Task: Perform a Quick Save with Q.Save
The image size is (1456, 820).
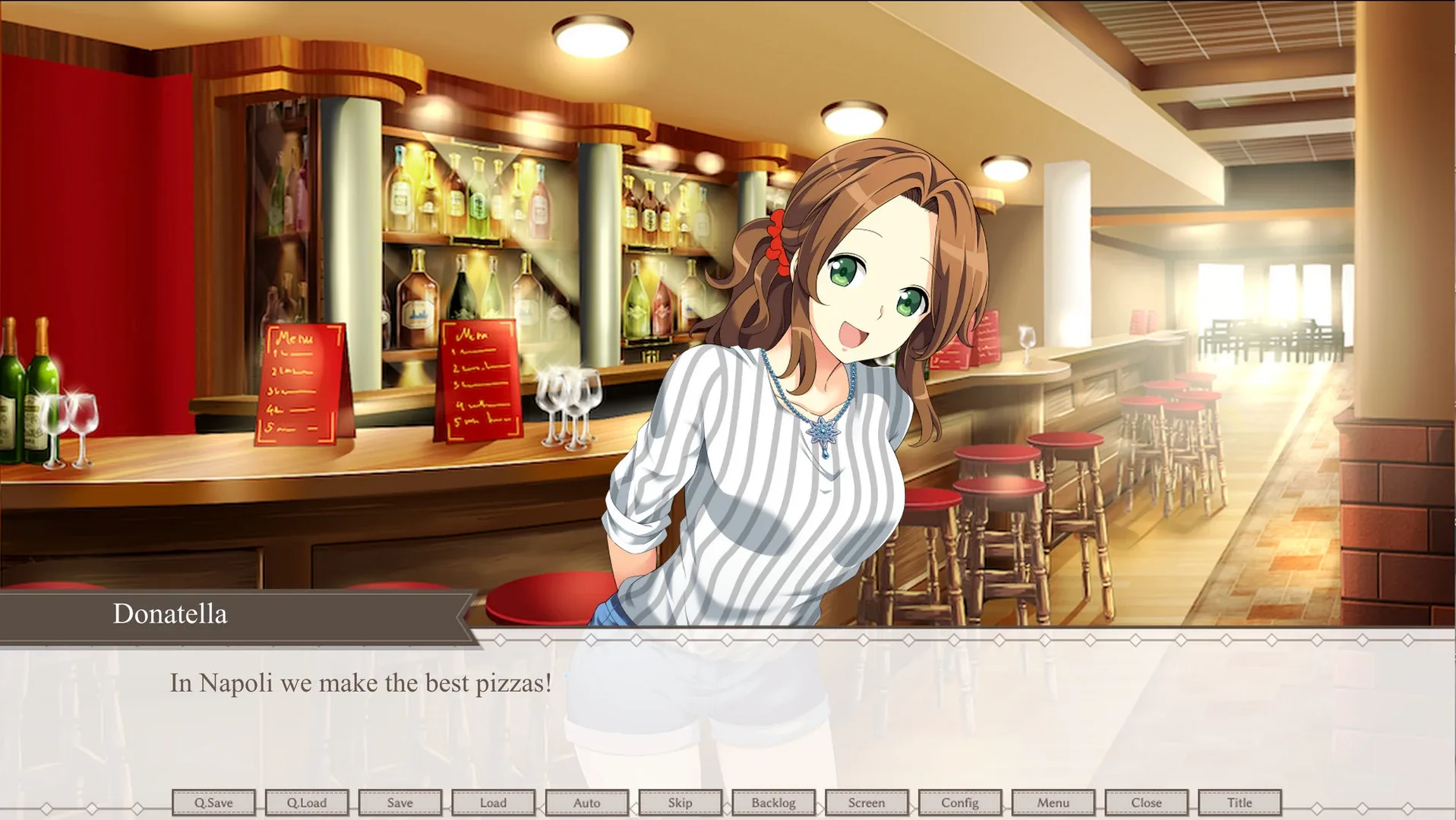Action: pyautogui.click(x=213, y=803)
